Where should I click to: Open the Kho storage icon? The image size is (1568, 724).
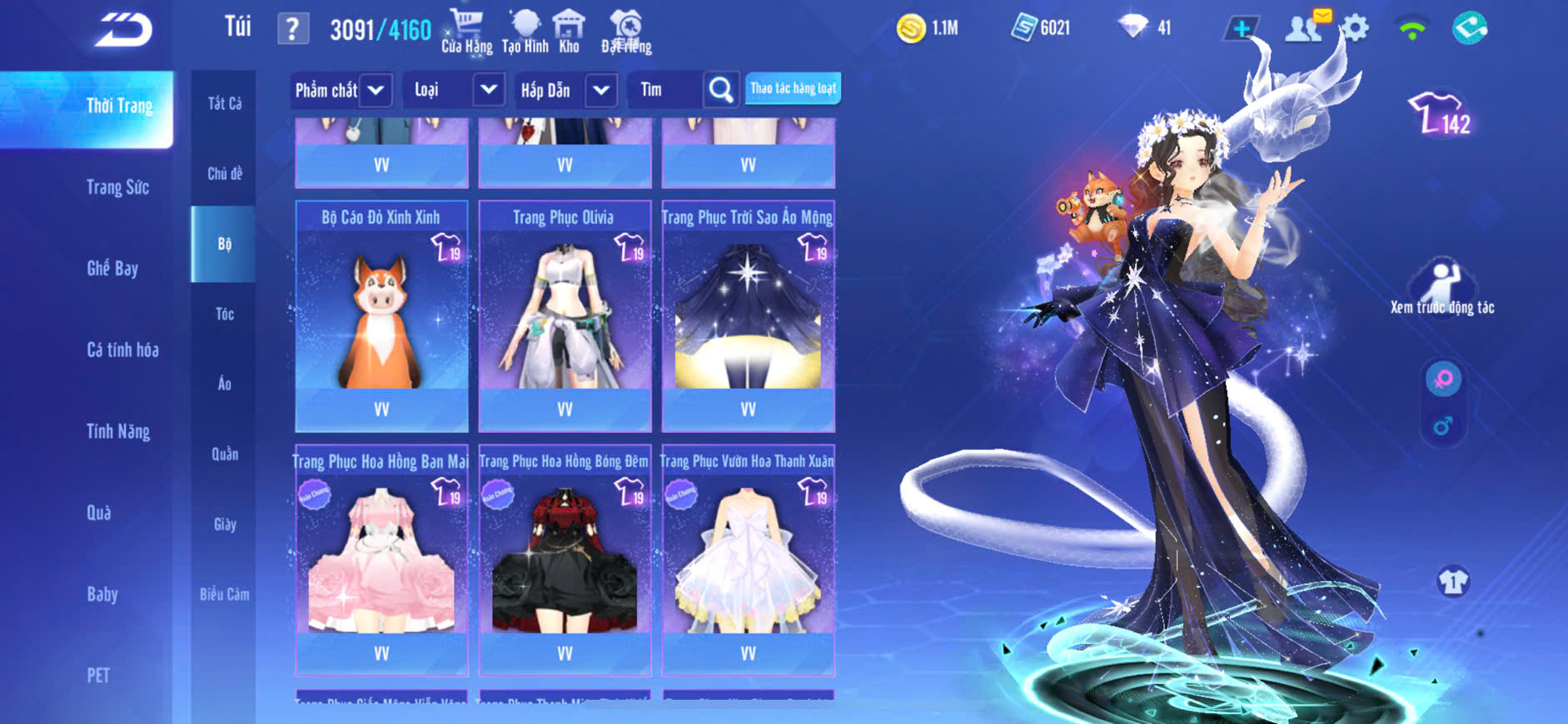[569, 31]
